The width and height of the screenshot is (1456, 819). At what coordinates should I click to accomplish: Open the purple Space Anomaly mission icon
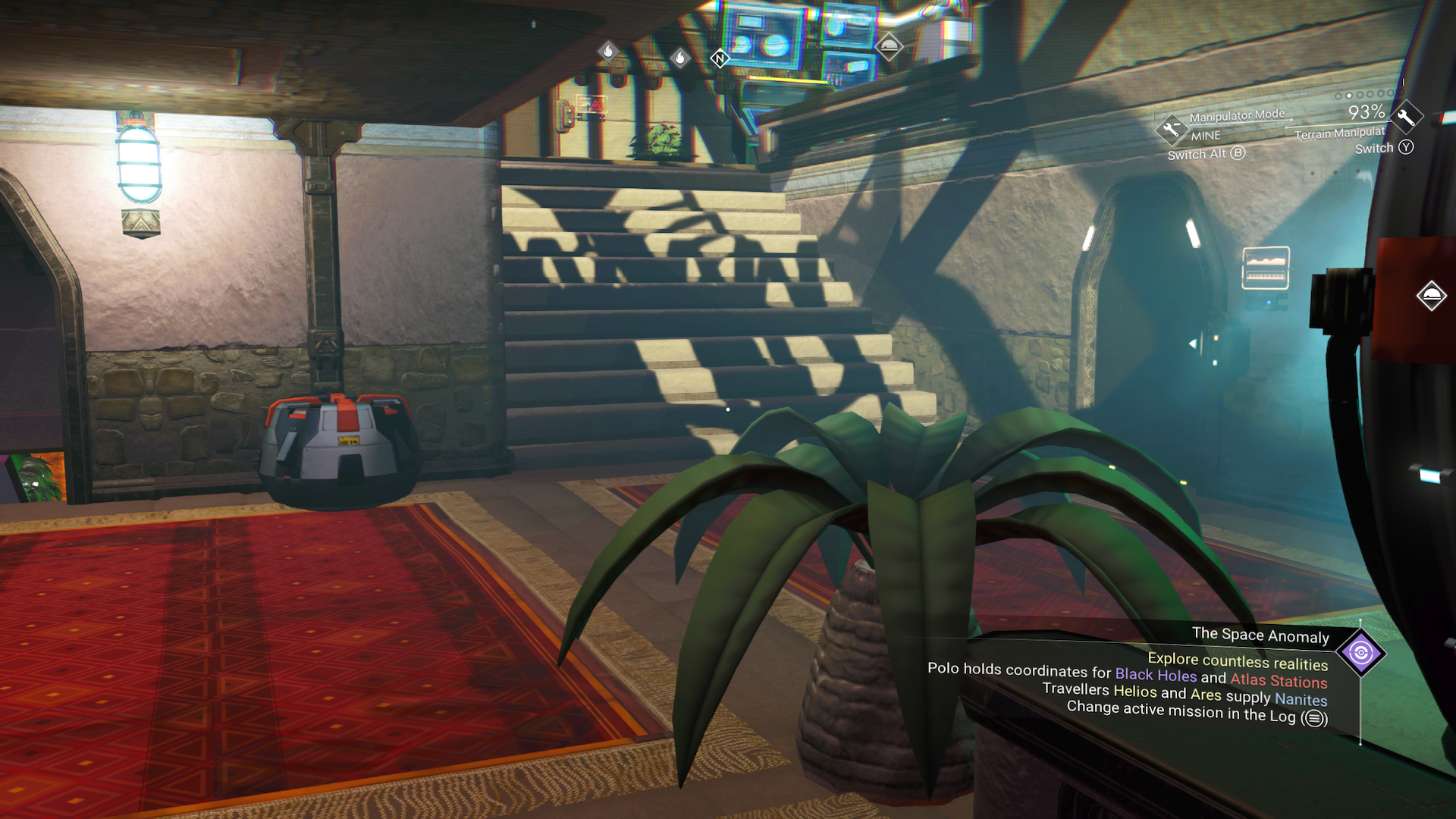1361,653
